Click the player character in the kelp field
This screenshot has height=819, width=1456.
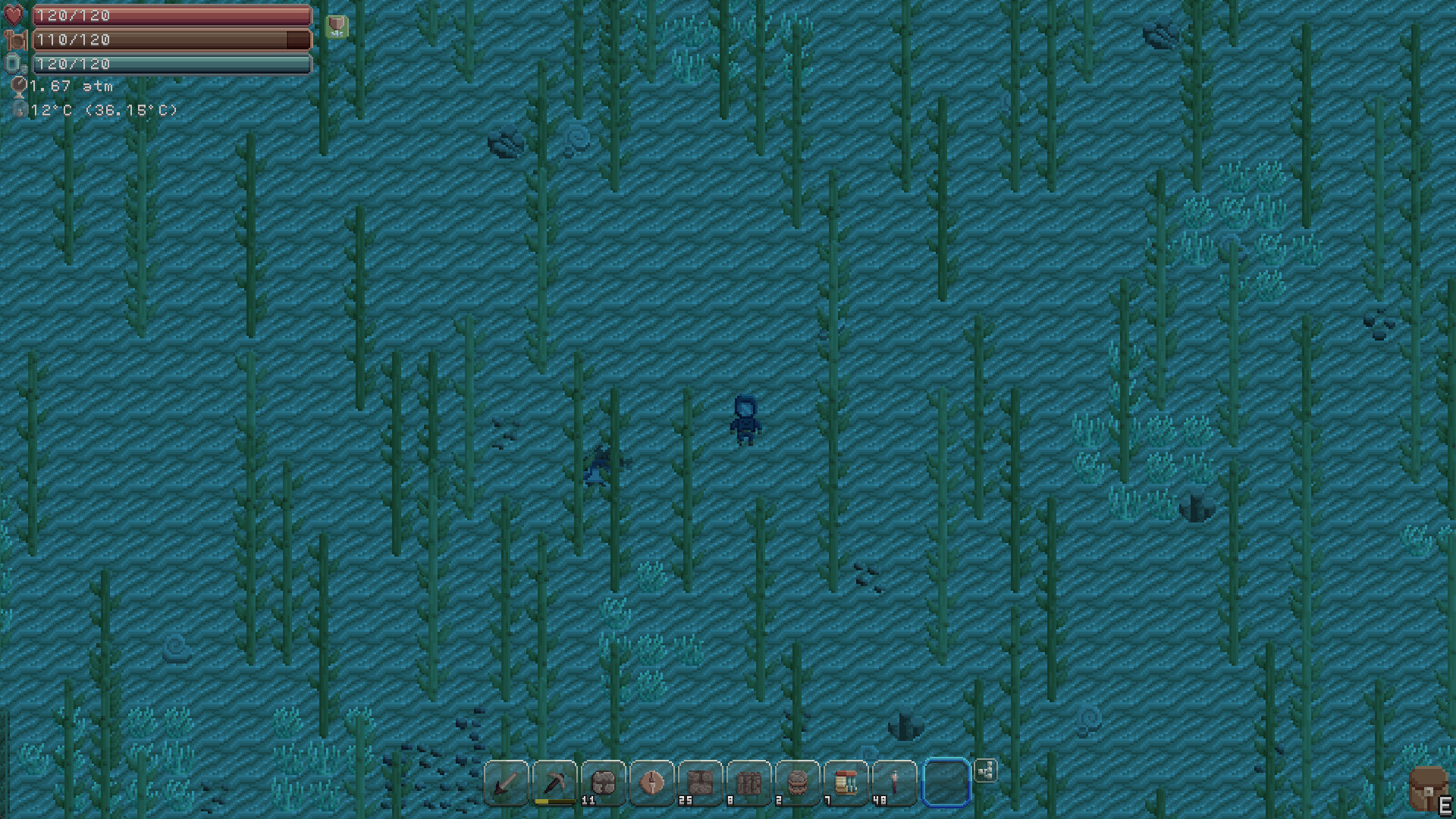pos(744,418)
